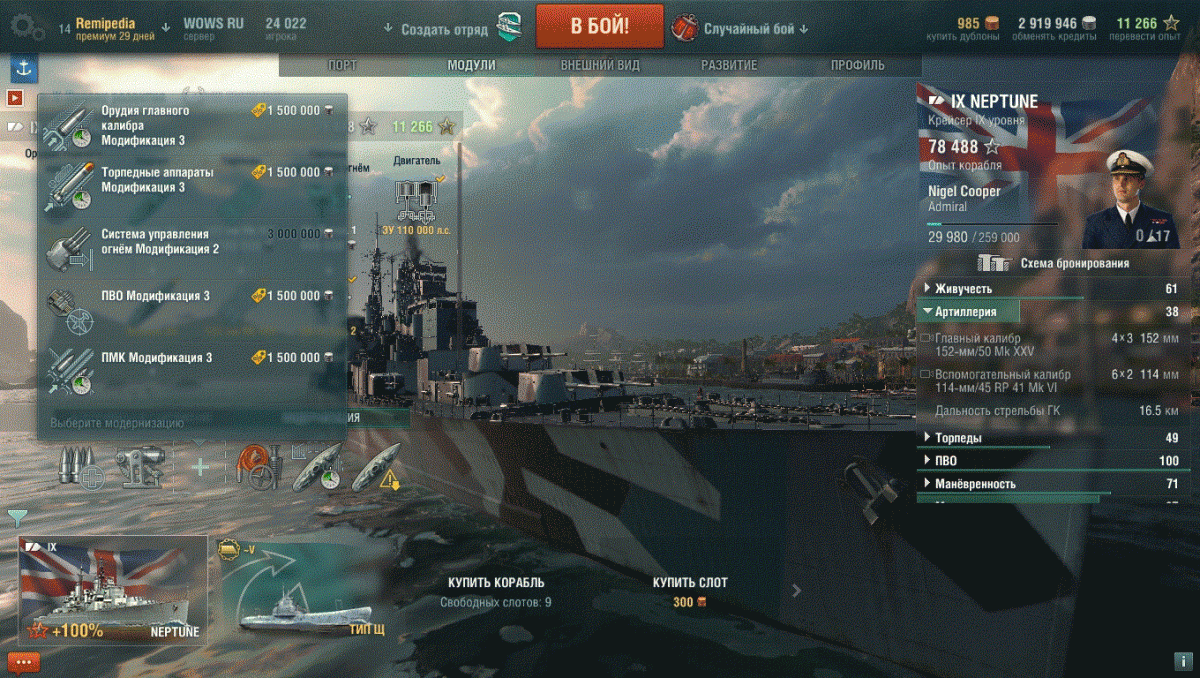1200x678 pixels.
Task: Open the ПРОФИЛЬ tab
Action: [857, 65]
